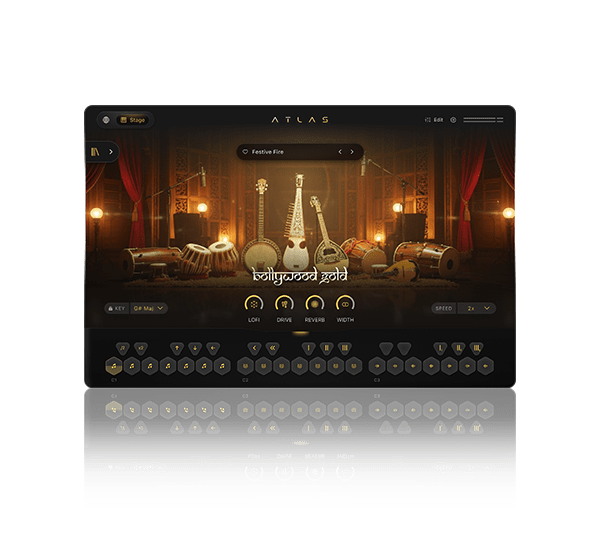Click the LOFI knob
600x543 pixels.
254,304
